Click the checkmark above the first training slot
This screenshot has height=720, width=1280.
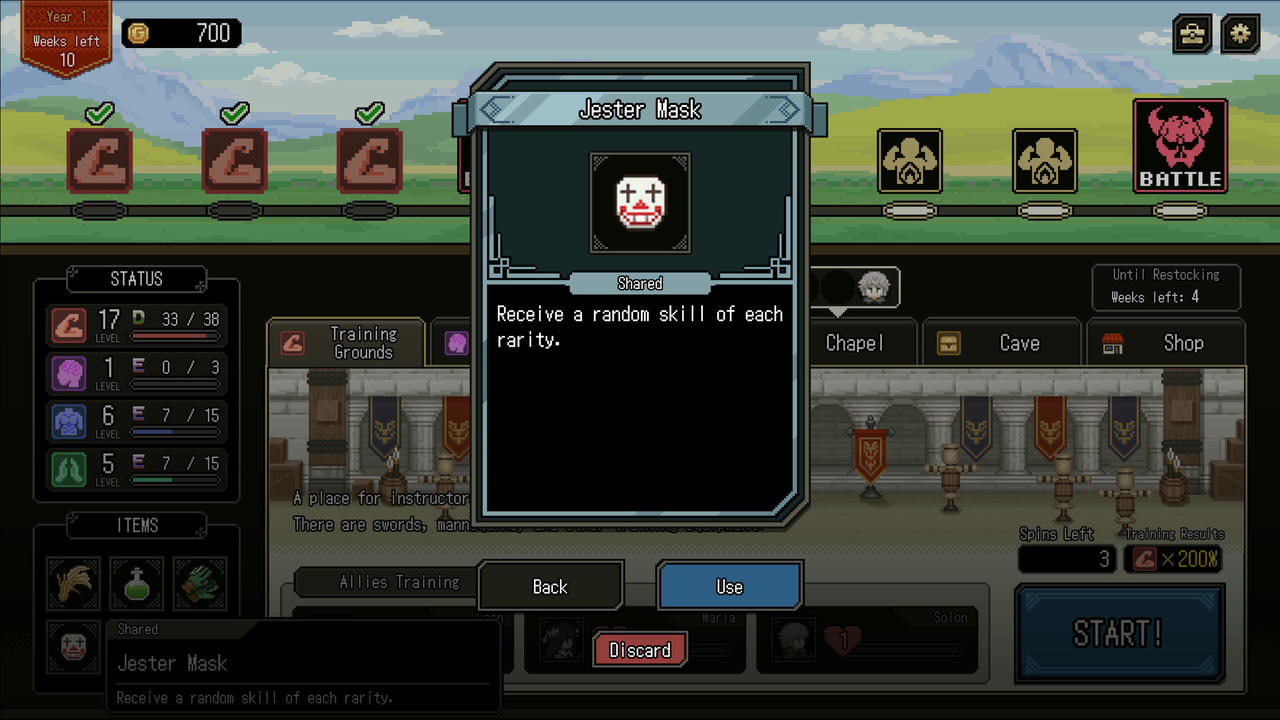tap(98, 113)
